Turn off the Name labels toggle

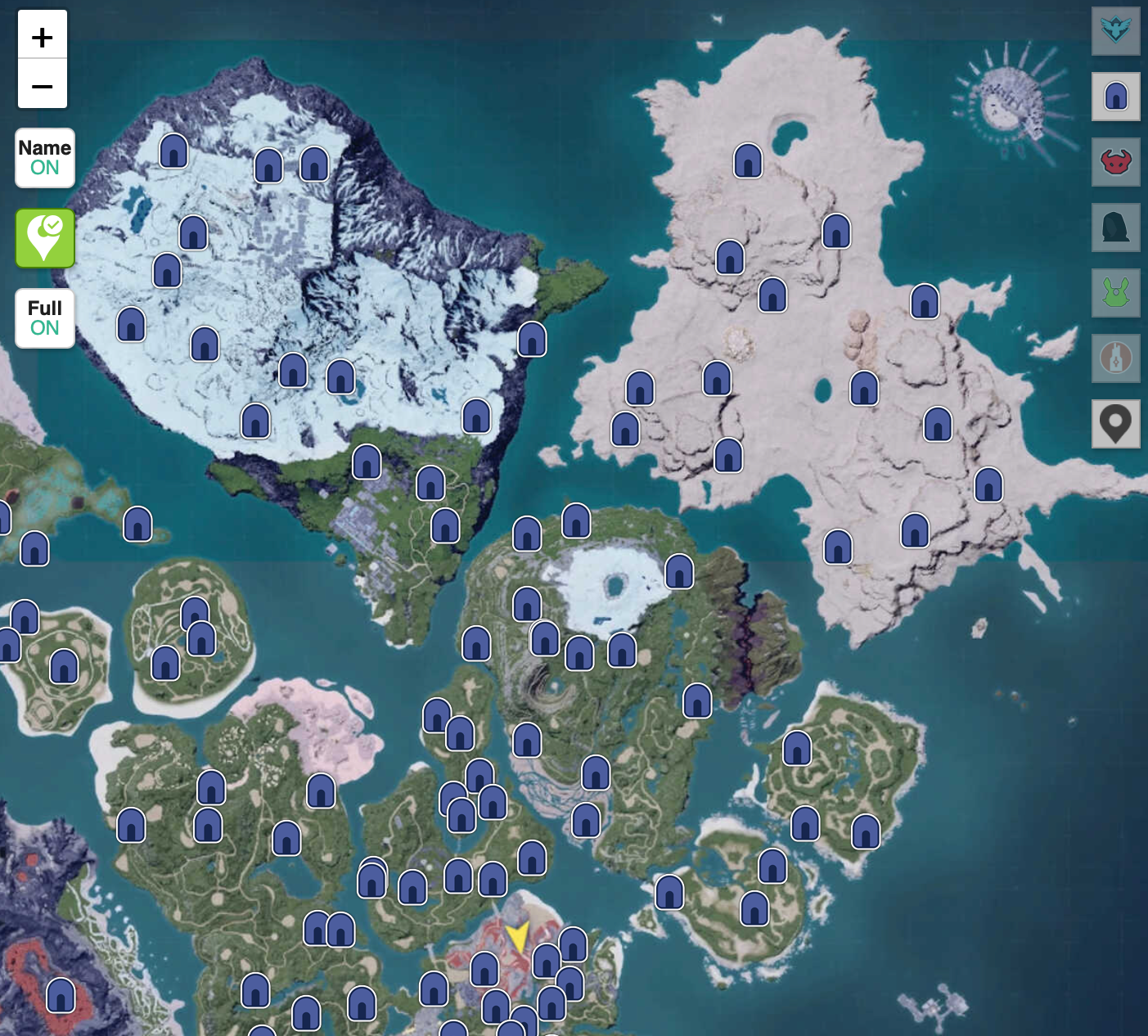coord(44,157)
